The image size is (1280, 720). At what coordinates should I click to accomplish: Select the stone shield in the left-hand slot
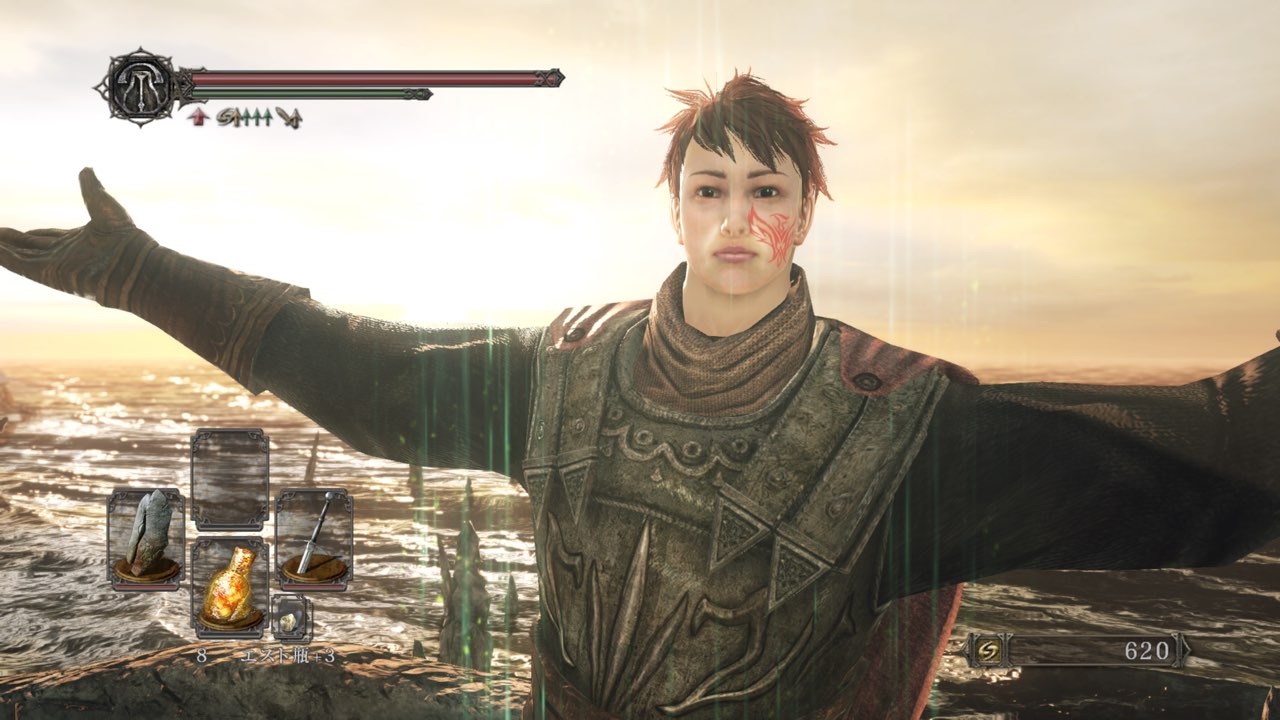coord(146,537)
